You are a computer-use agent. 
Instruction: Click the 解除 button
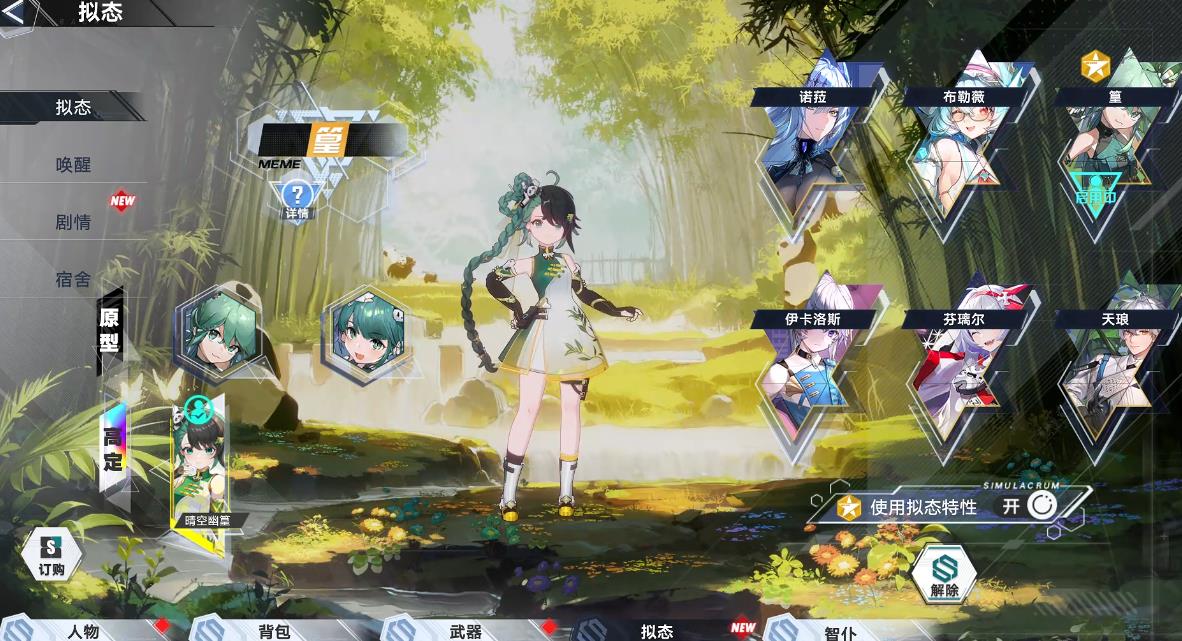(x=943, y=575)
